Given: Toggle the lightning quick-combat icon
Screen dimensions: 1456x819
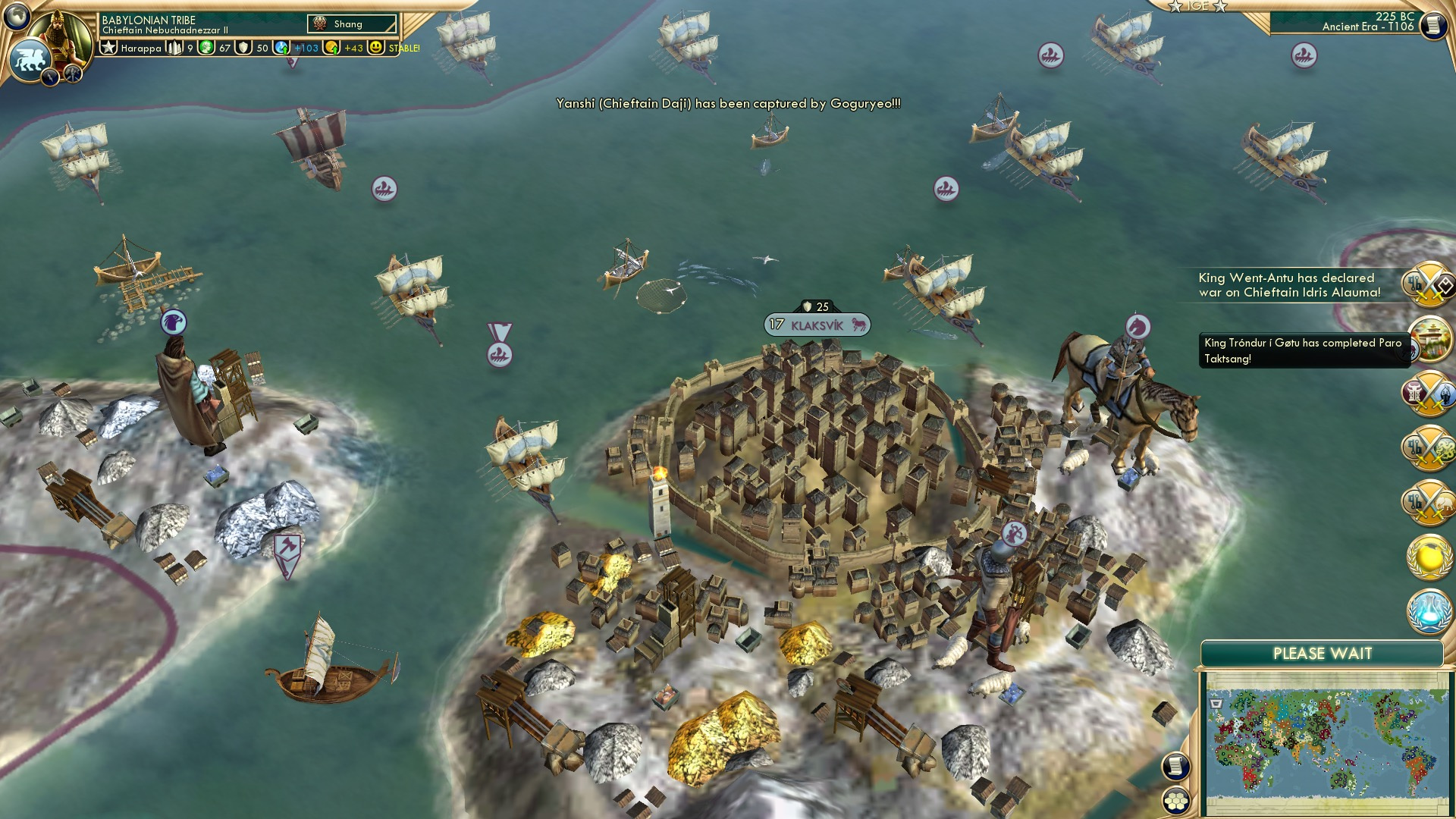Looking at the screenshot, I should (50, 77).
